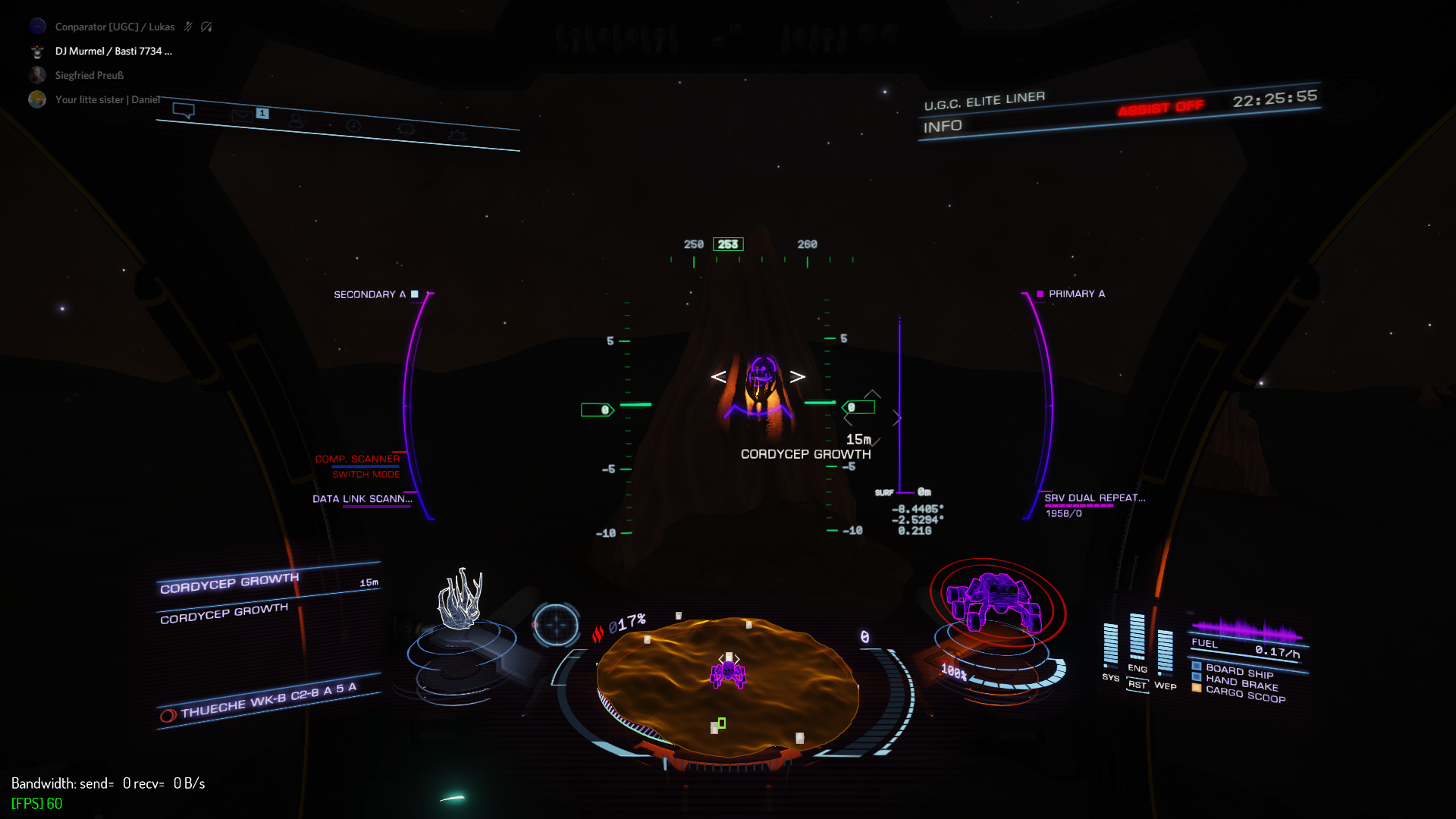This screenshot has width=1456, height=819.
Task: Select the SRV Dual Repeater weapon
Action: point(1094,498)
